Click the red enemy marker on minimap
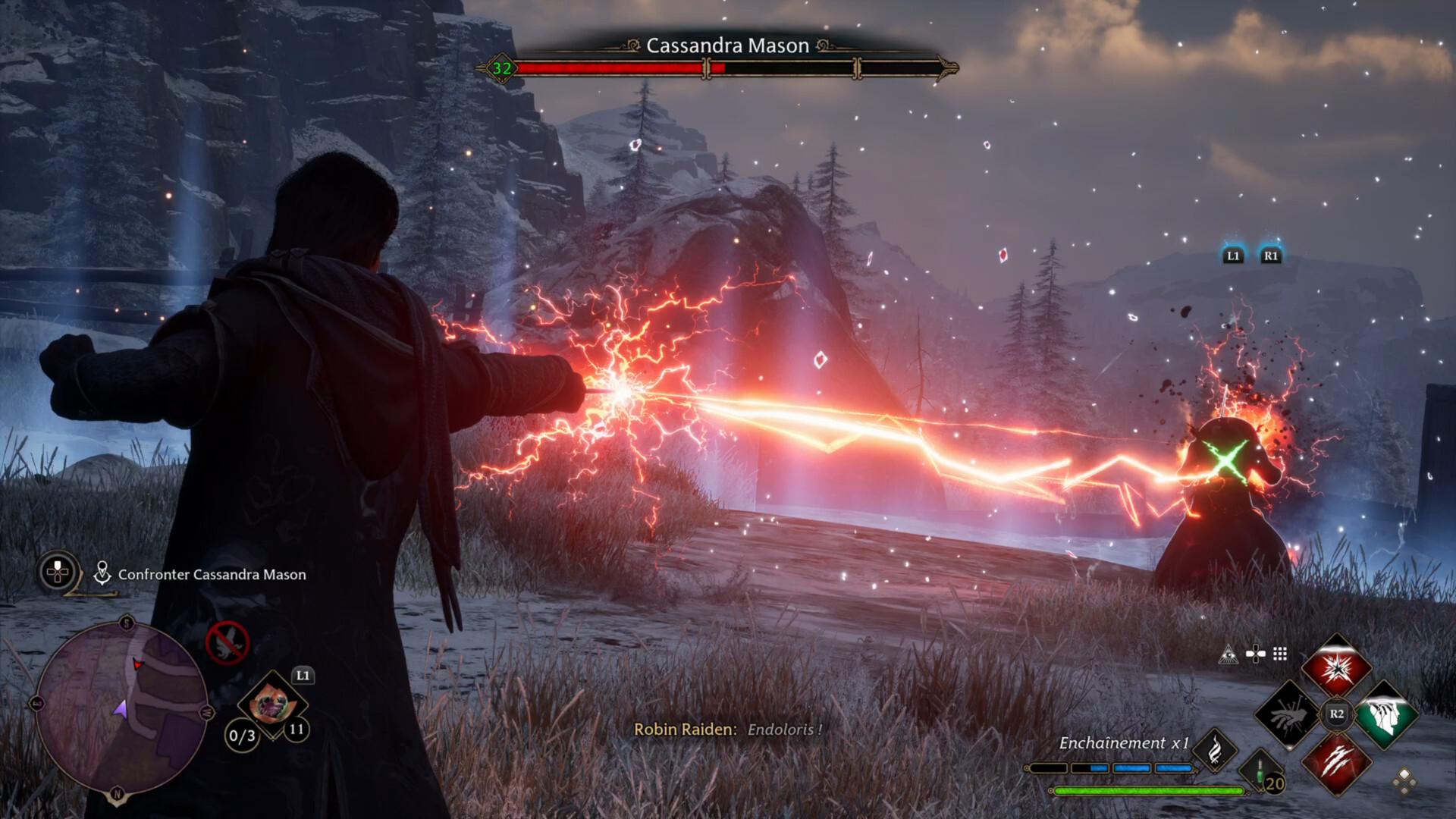Viewport: 1456px width, 819px height. (x=138, y=664)
